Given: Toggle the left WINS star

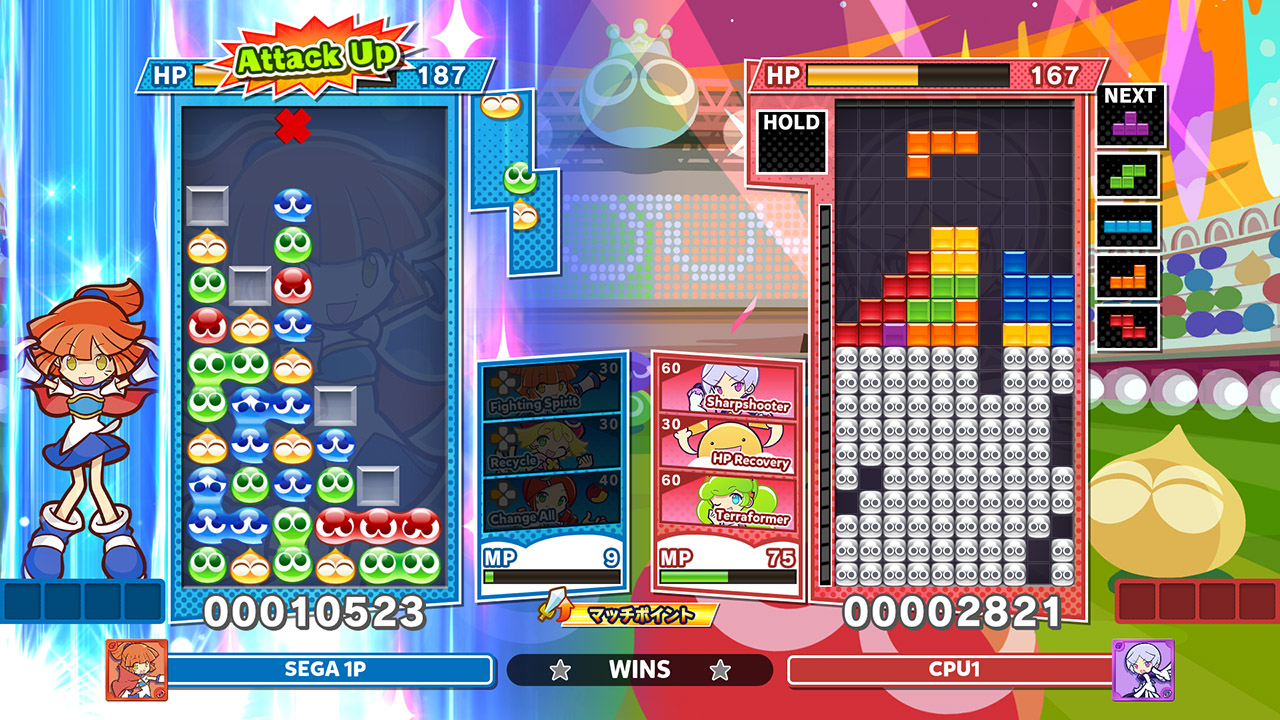Looking at the screenshot, I should [x=560, y=670].
